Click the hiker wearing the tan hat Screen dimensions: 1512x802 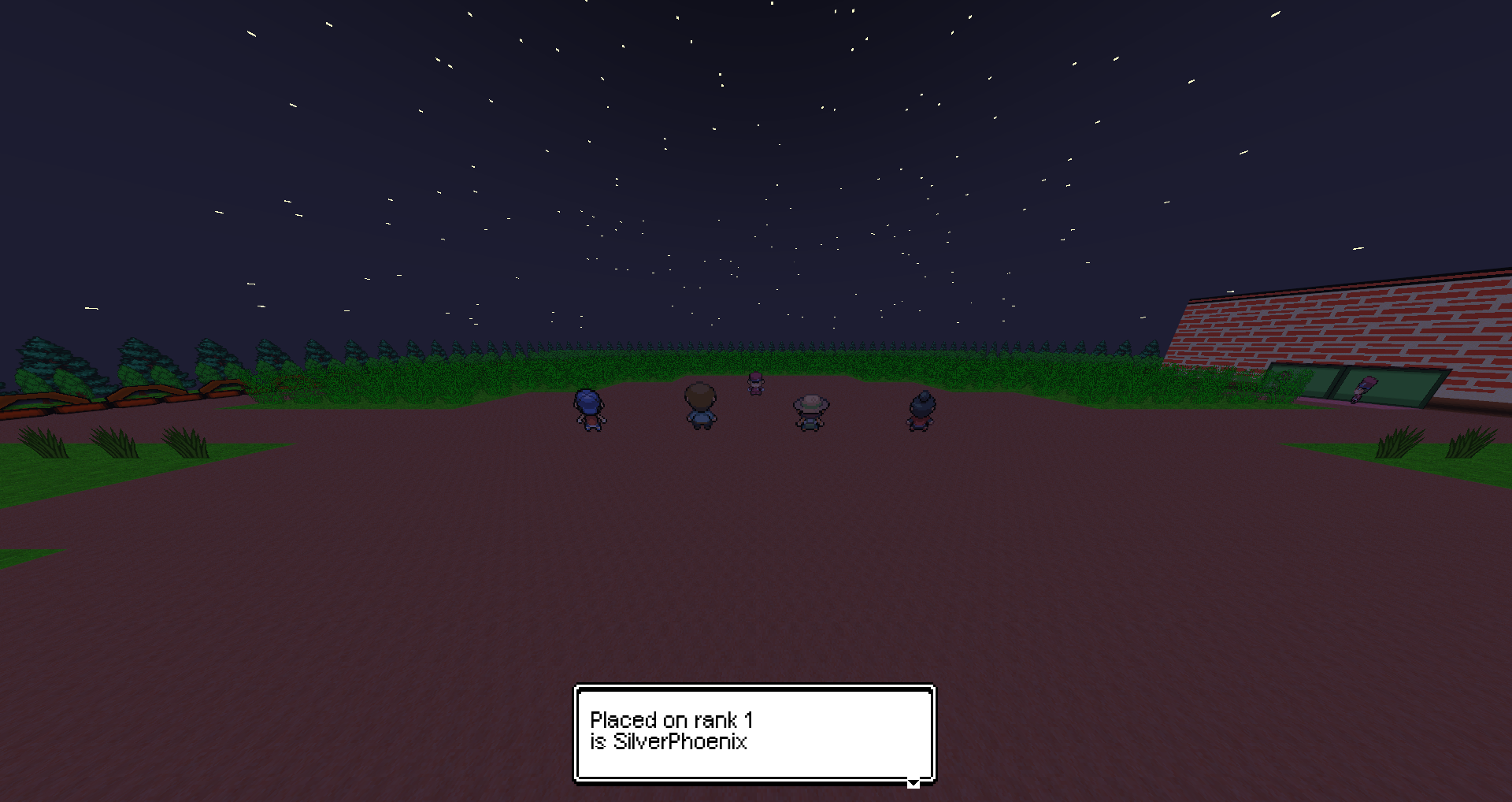tap(810, 410)
